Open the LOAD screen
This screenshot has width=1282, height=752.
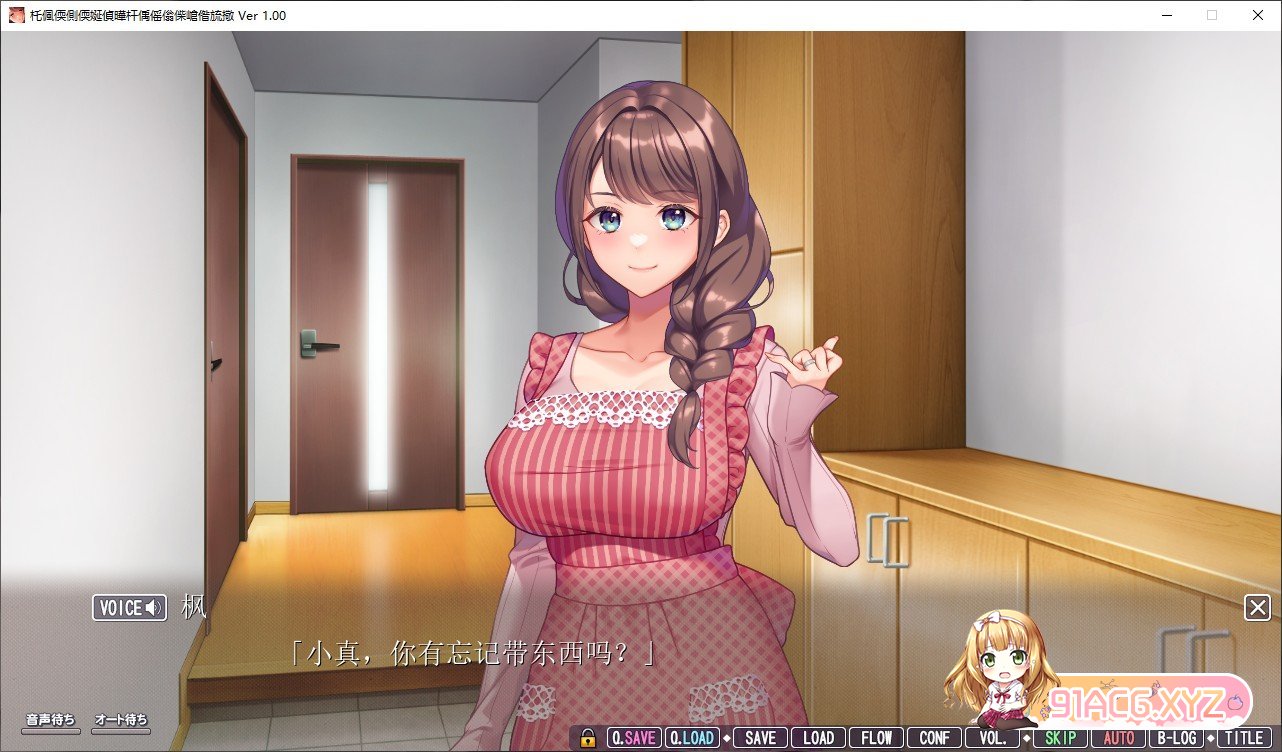pos(817,738)
